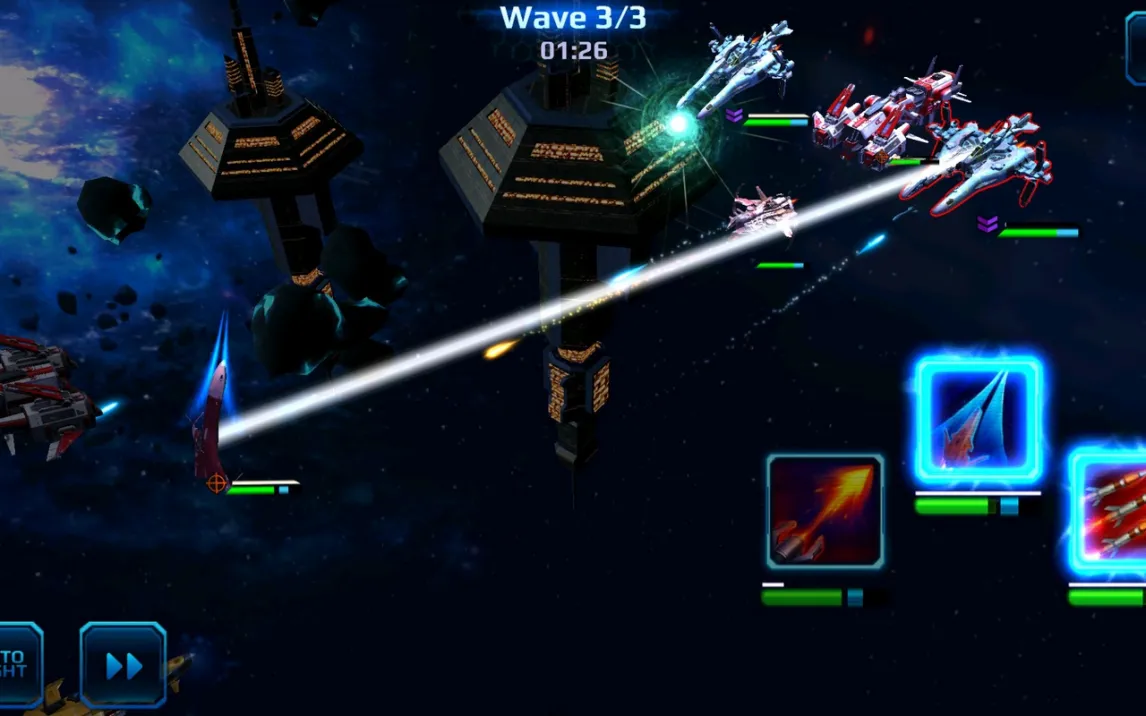Activate the red flaming rocket ability

[x=825, y=512]
